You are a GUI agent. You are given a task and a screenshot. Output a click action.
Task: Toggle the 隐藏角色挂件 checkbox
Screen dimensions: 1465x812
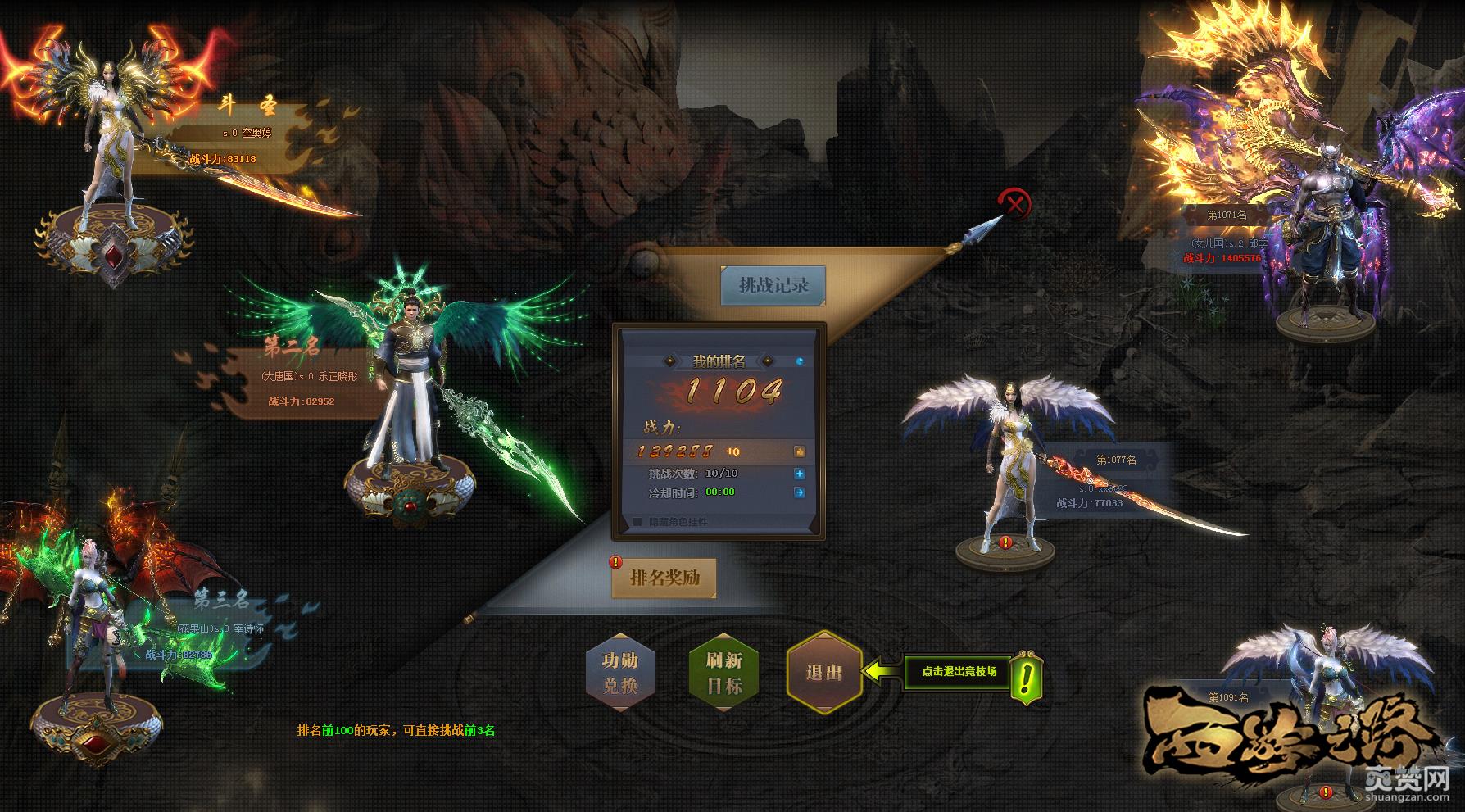(x=637, y=522)
